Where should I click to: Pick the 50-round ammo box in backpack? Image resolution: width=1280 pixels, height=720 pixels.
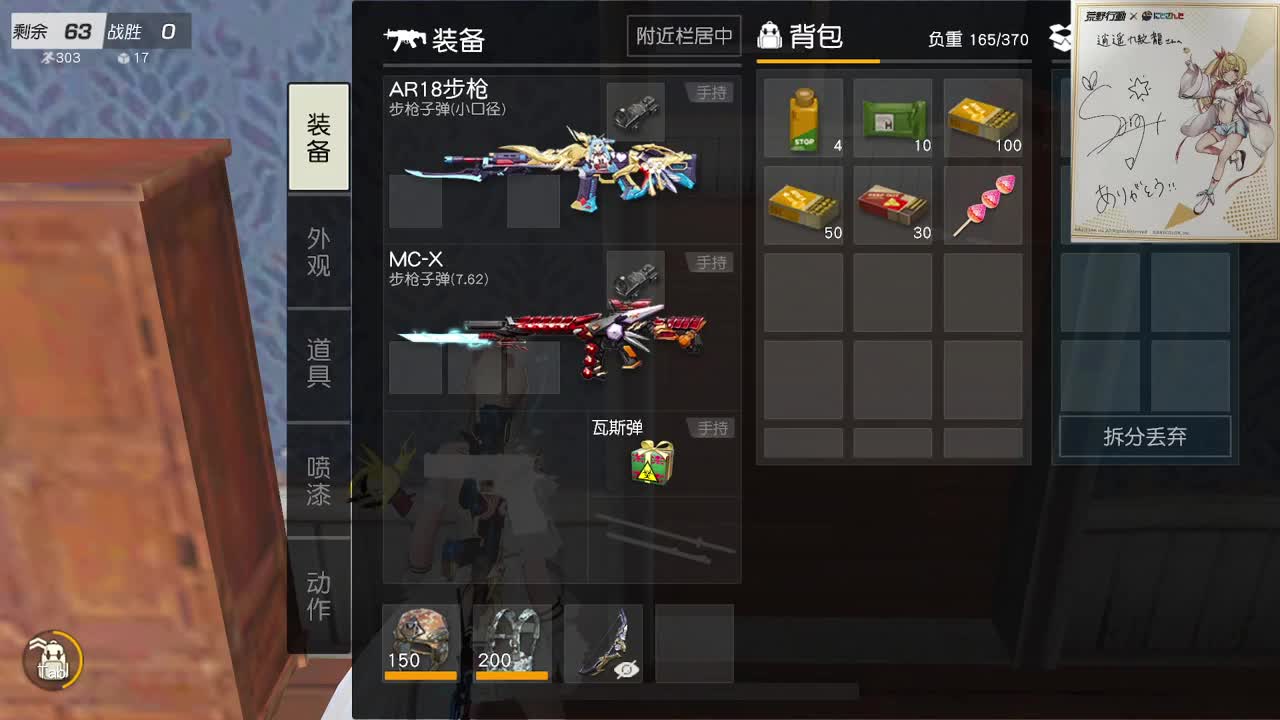tap(805, 203)
